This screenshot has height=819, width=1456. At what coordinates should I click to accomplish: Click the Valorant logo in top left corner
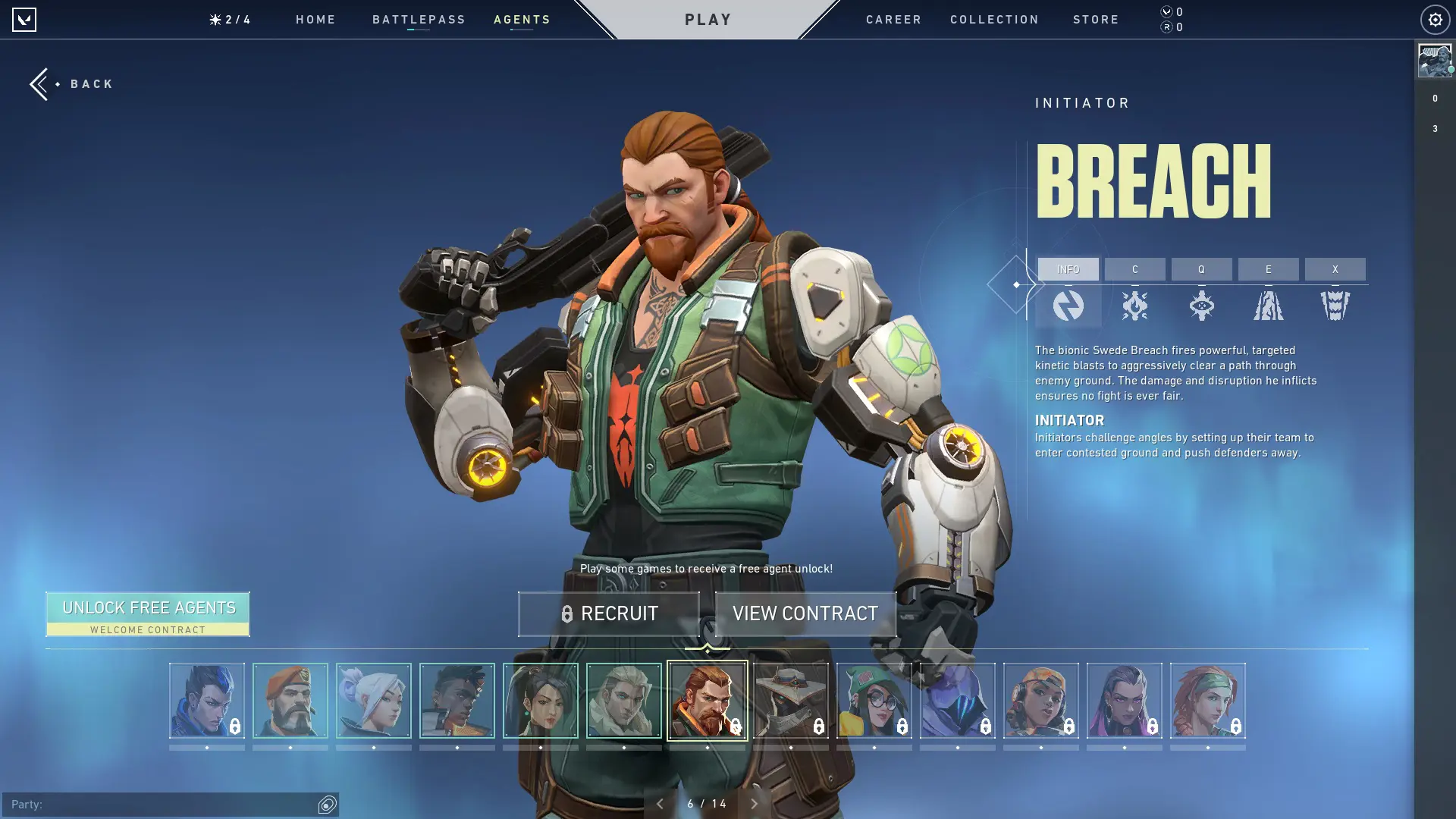[x=25, y=19]
